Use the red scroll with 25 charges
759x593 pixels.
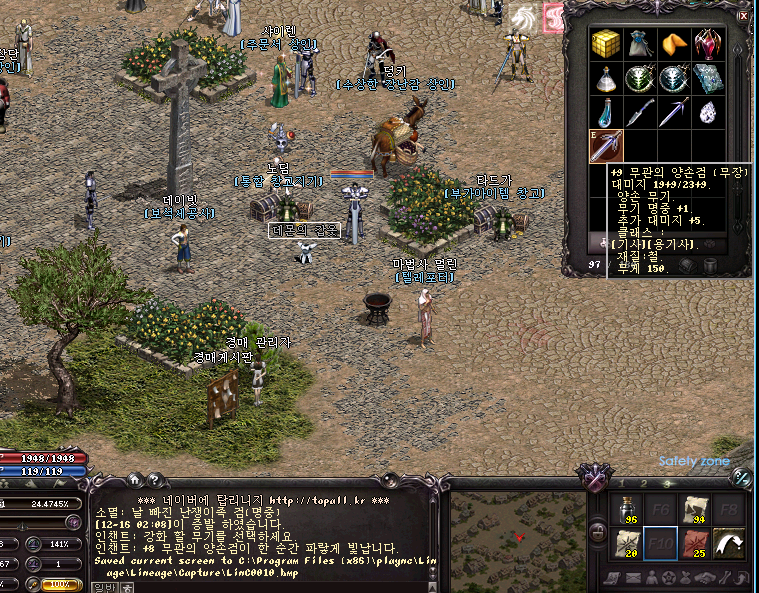click(695, 545)
